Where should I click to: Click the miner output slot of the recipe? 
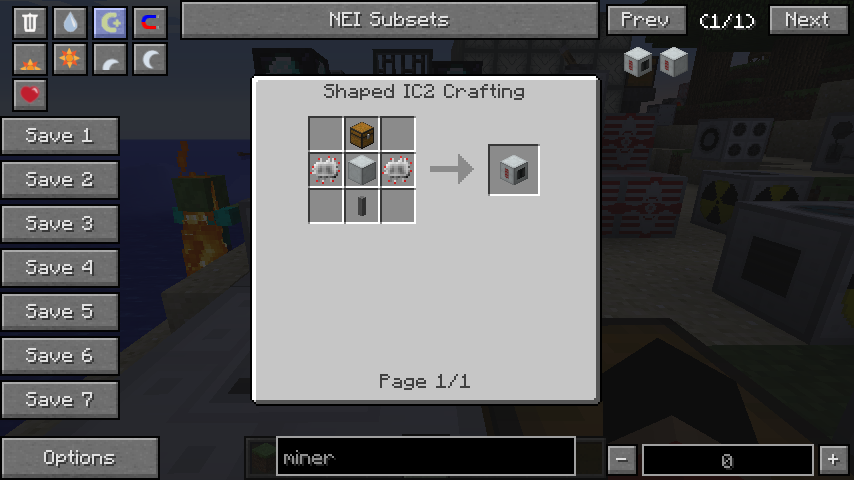pos(514,170)
